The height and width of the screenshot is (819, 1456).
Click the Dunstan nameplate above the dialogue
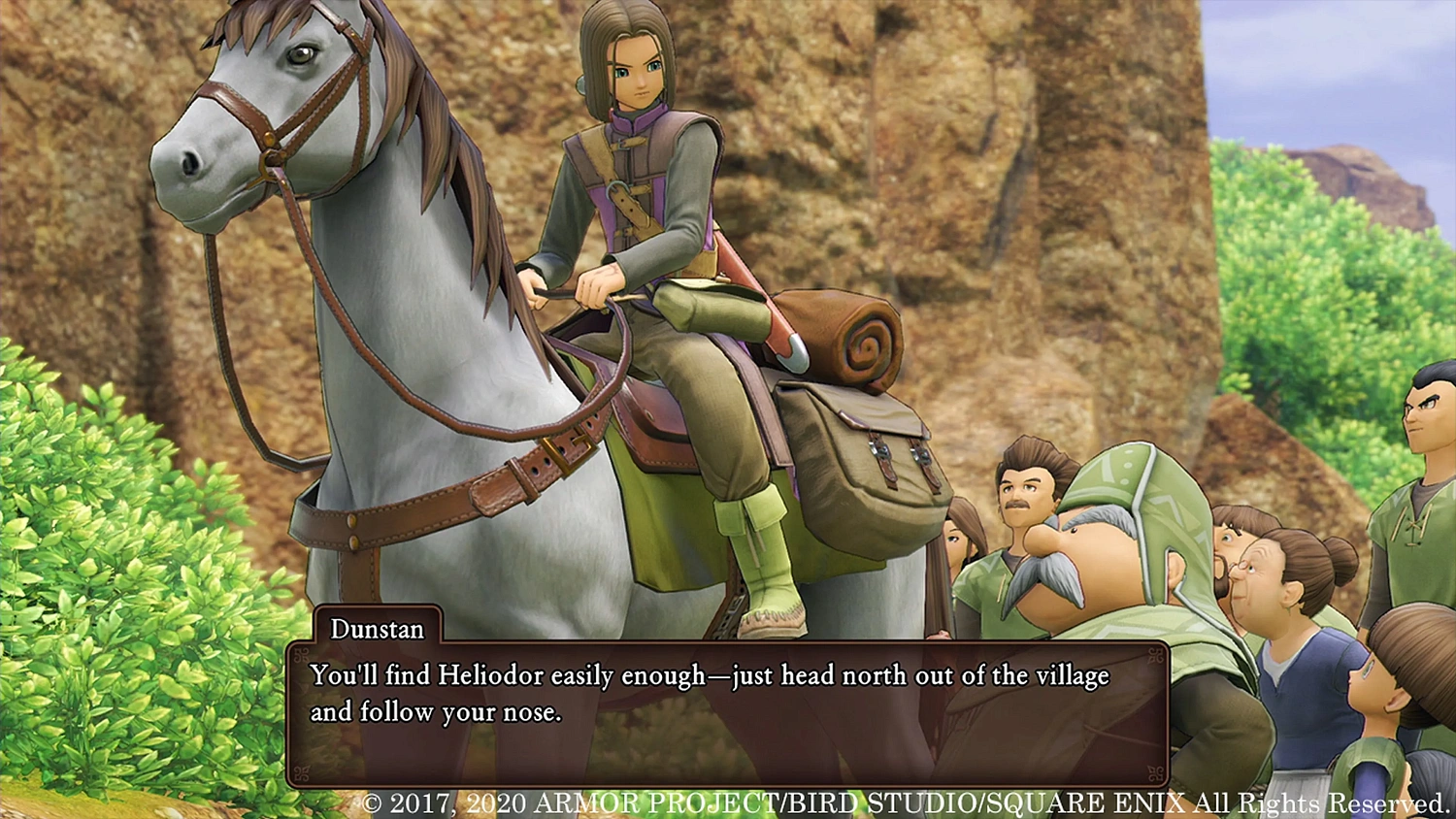pyautogui.click(x=377, y=630)
